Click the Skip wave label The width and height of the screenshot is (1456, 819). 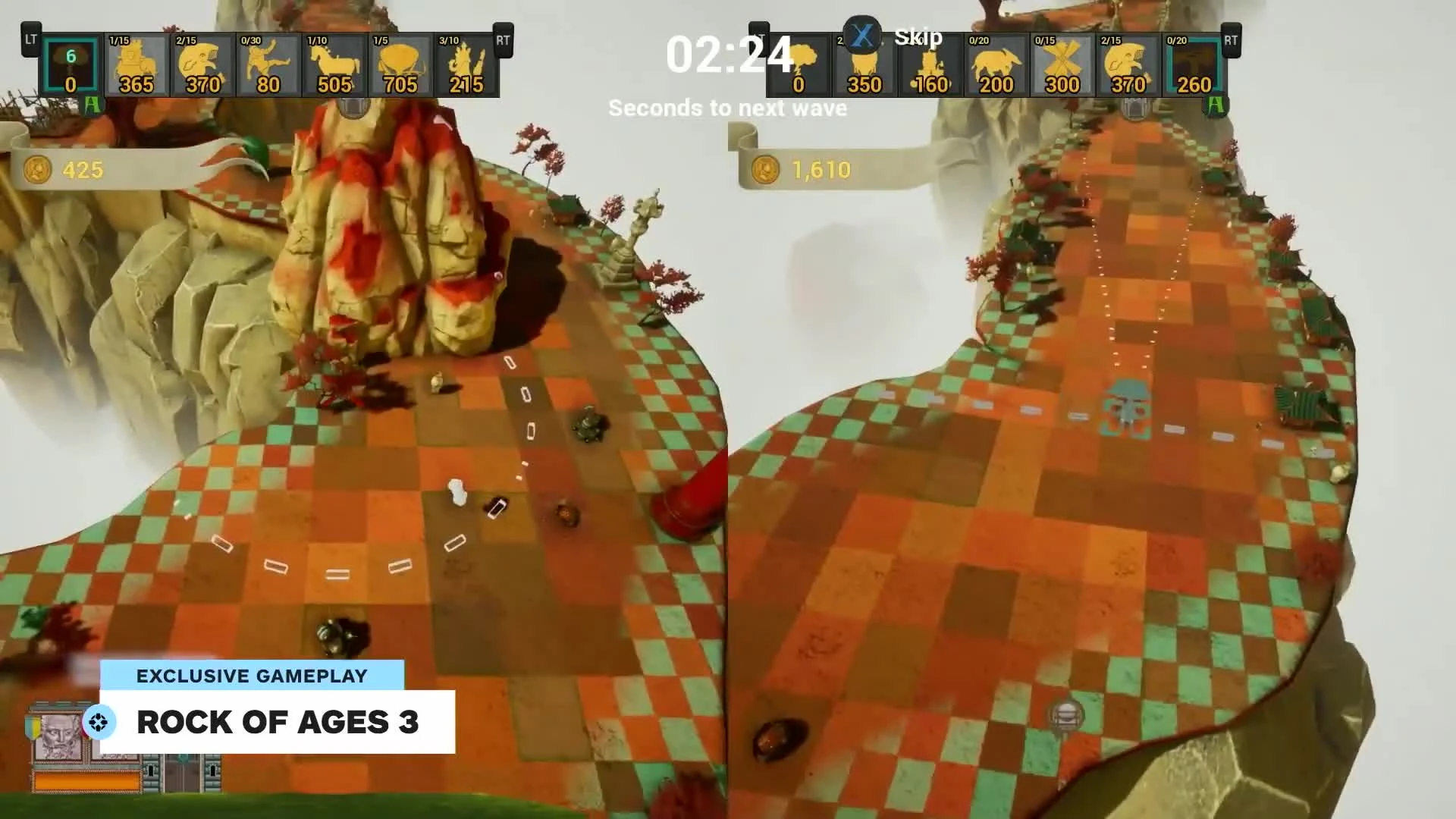pos(918,38)
